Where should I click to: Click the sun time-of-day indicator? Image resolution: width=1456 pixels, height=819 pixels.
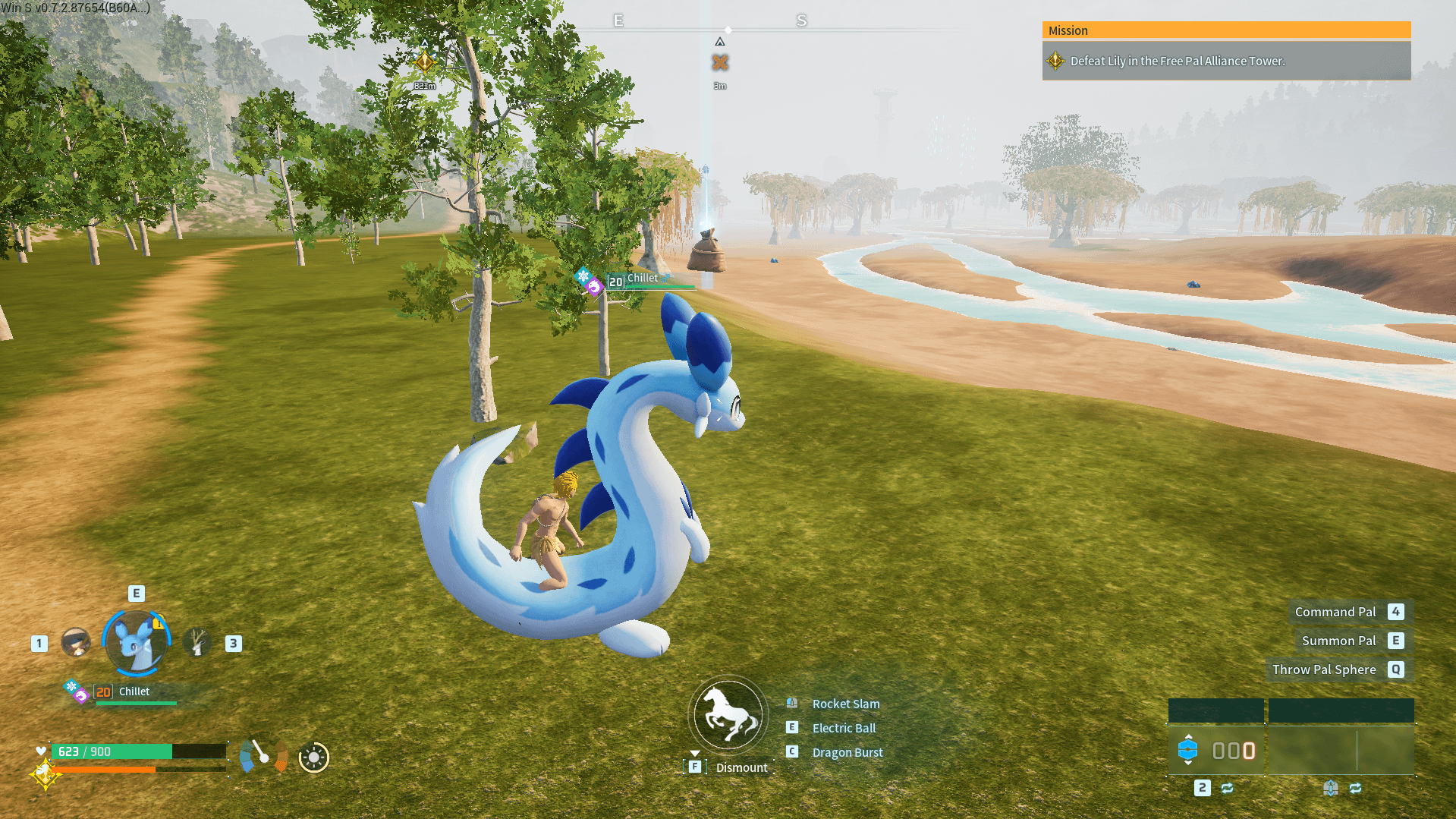click(x=313, y=757)
